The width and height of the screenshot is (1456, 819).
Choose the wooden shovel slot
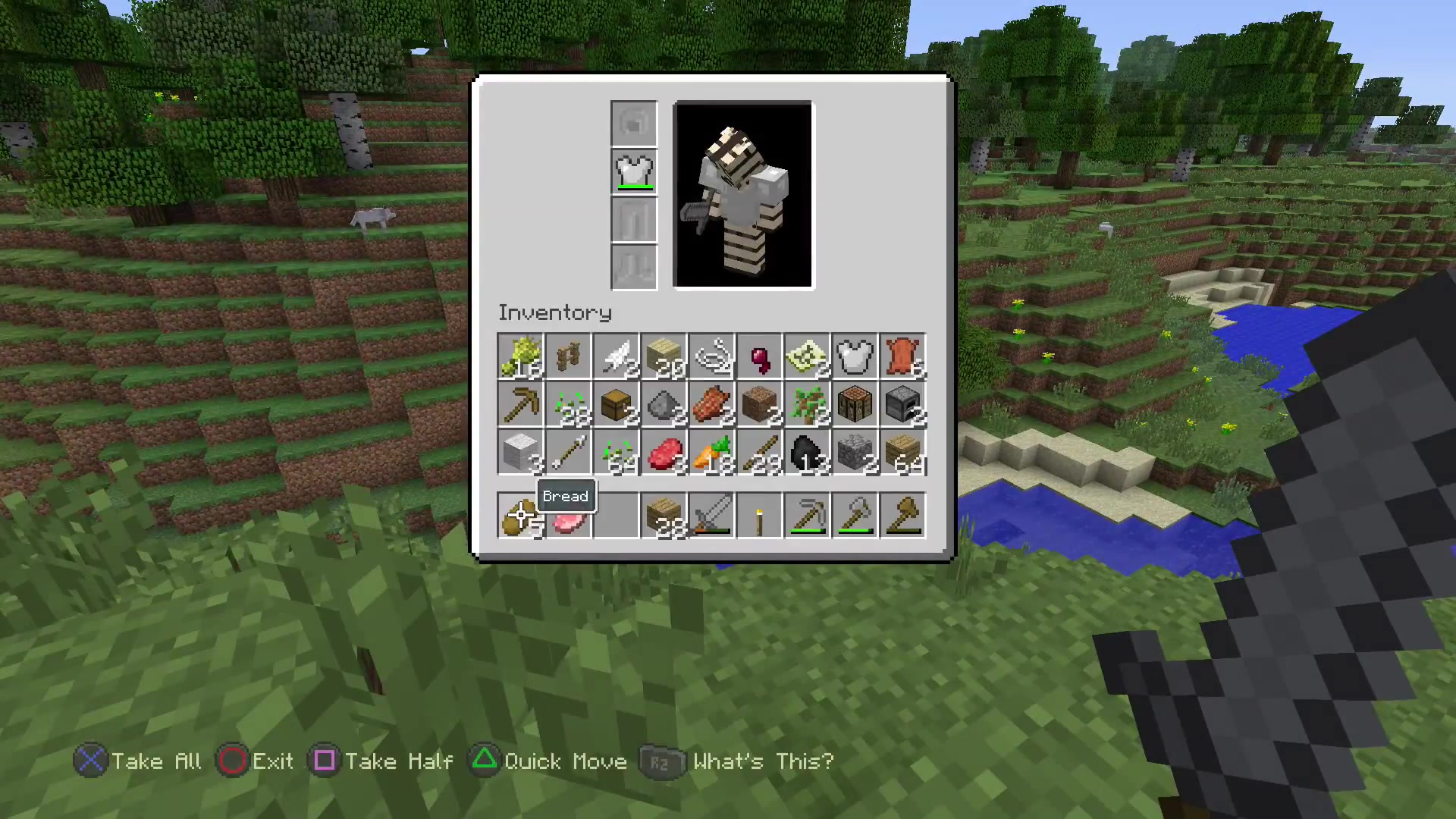click(x=902, y=516)
